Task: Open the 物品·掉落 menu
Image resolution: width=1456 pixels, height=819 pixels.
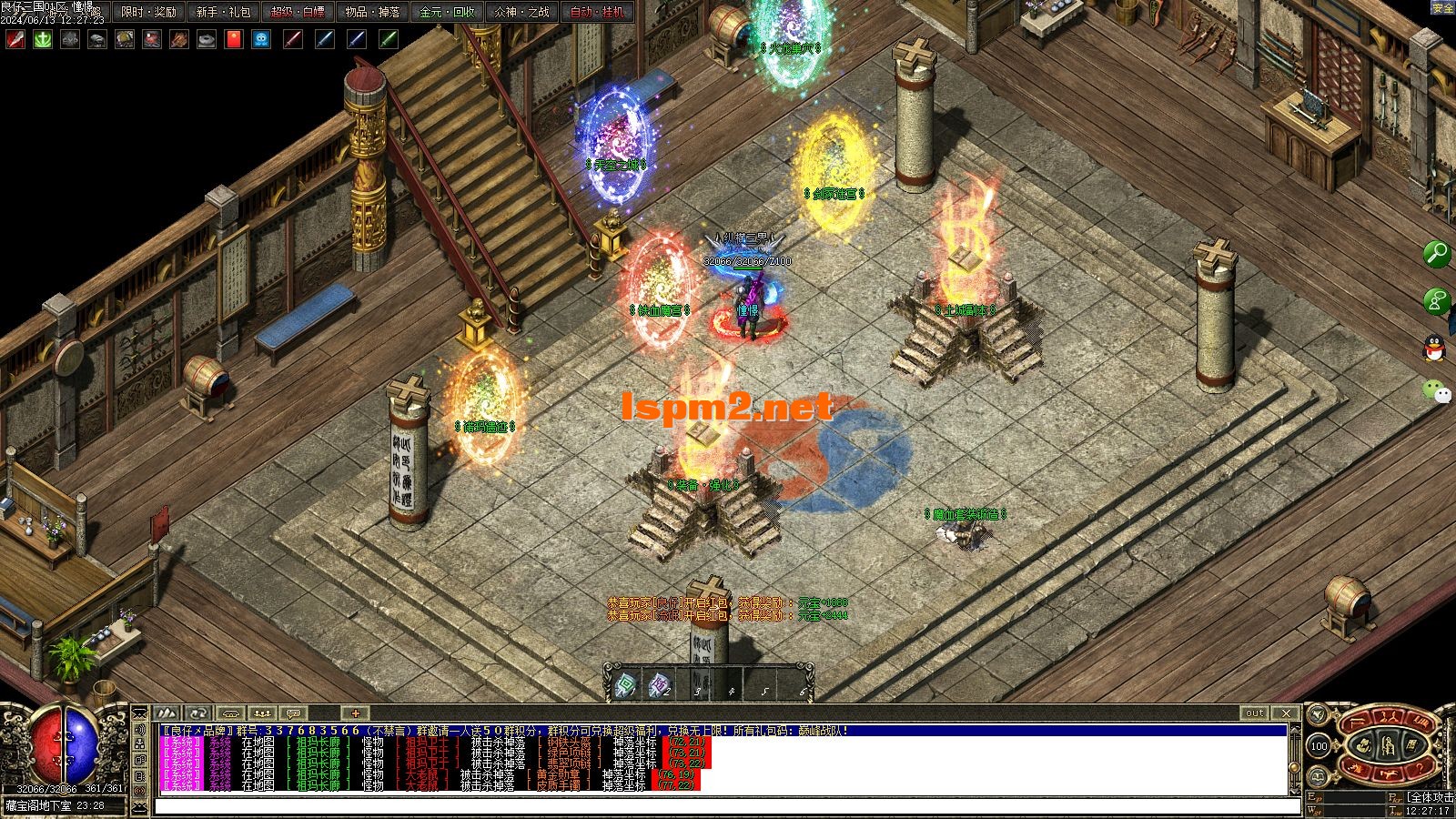Action: click(372, 12)
